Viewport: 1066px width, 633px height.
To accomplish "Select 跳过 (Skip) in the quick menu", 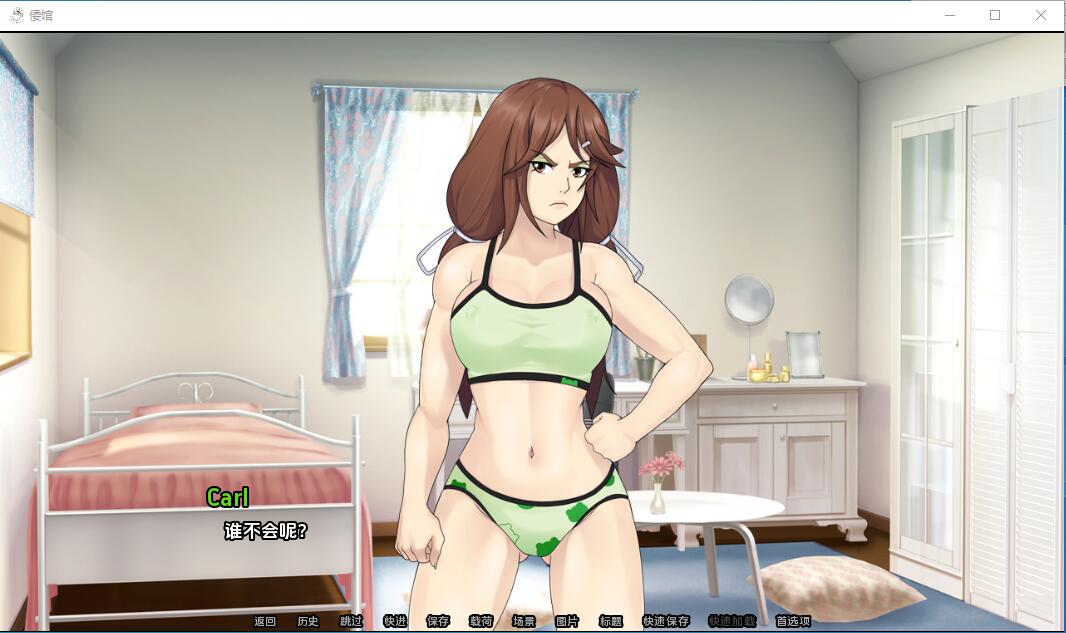I will (x=351, y=621).
